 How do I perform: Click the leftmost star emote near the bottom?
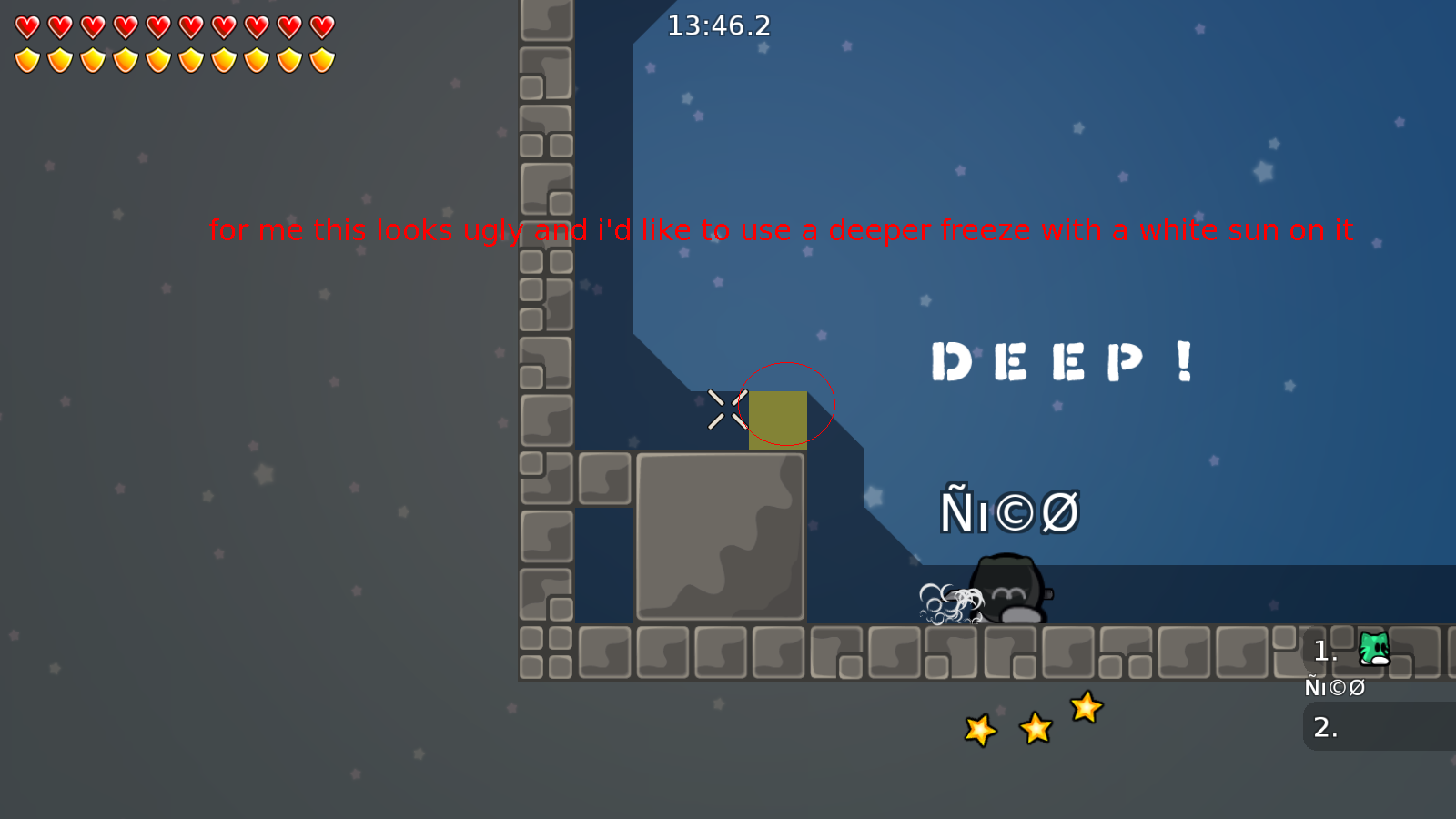979,729
